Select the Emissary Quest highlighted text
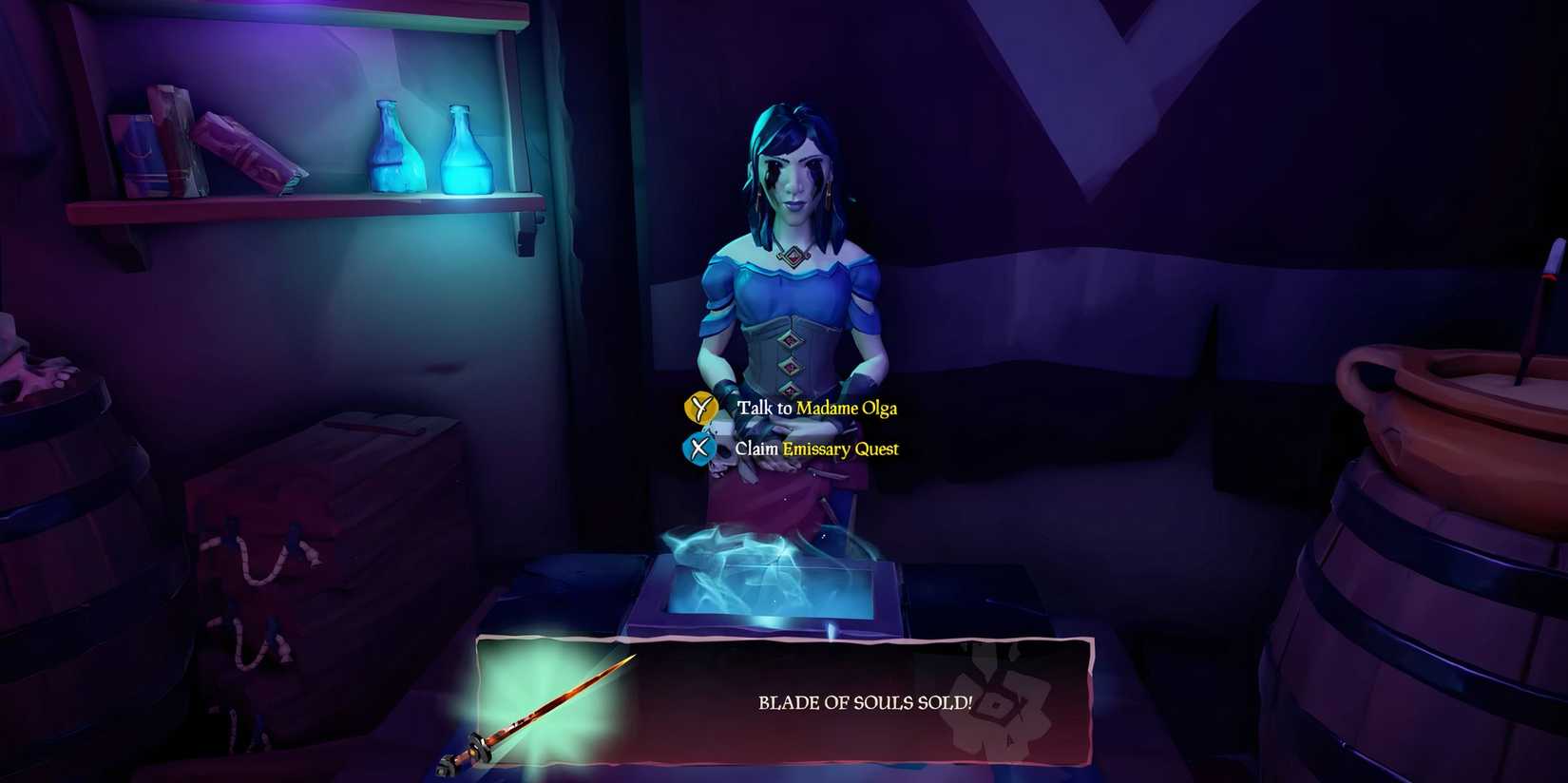Viewport: 1568px width, 783px height. point(840,449)
